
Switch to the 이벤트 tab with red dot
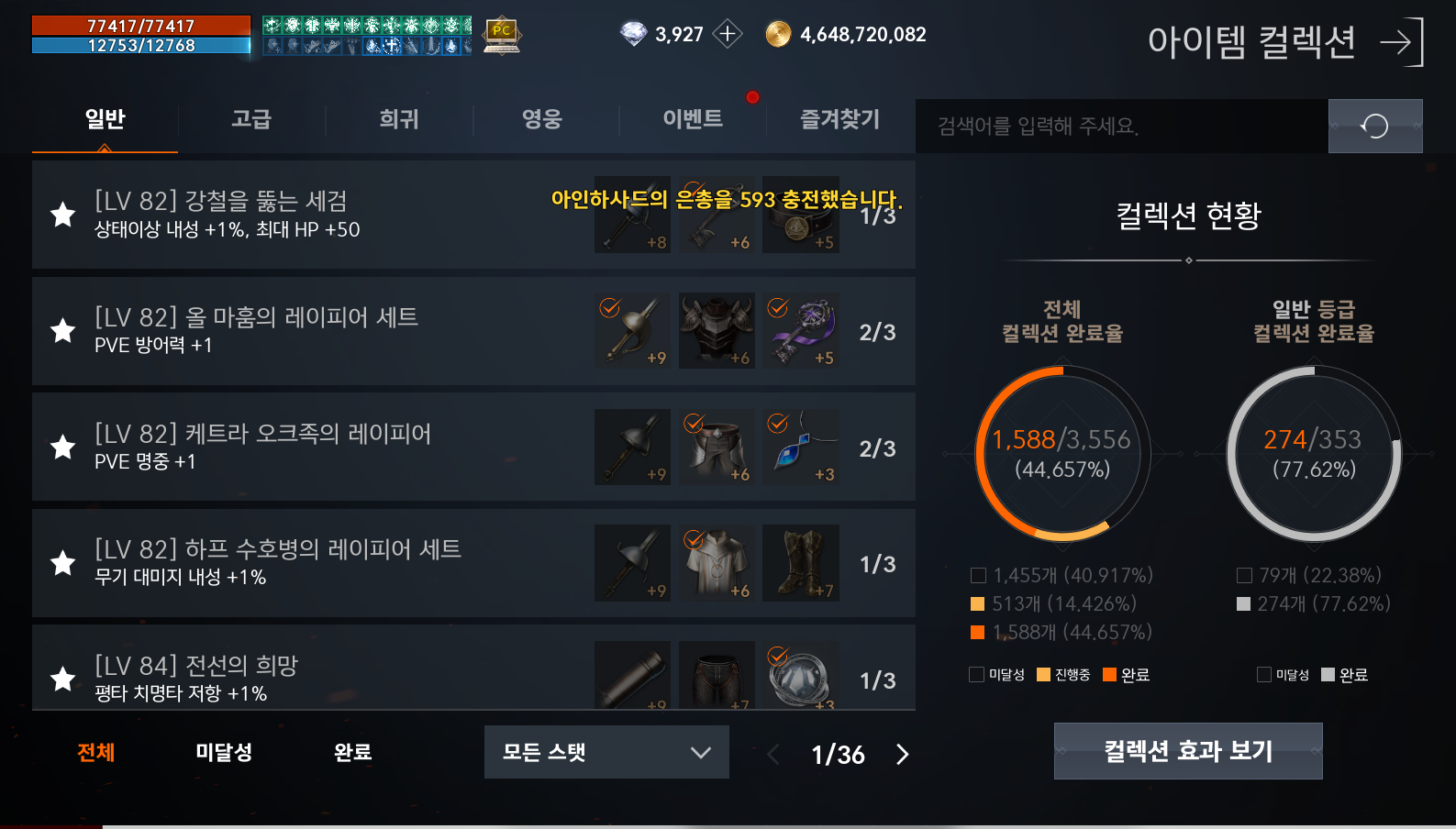695,119
